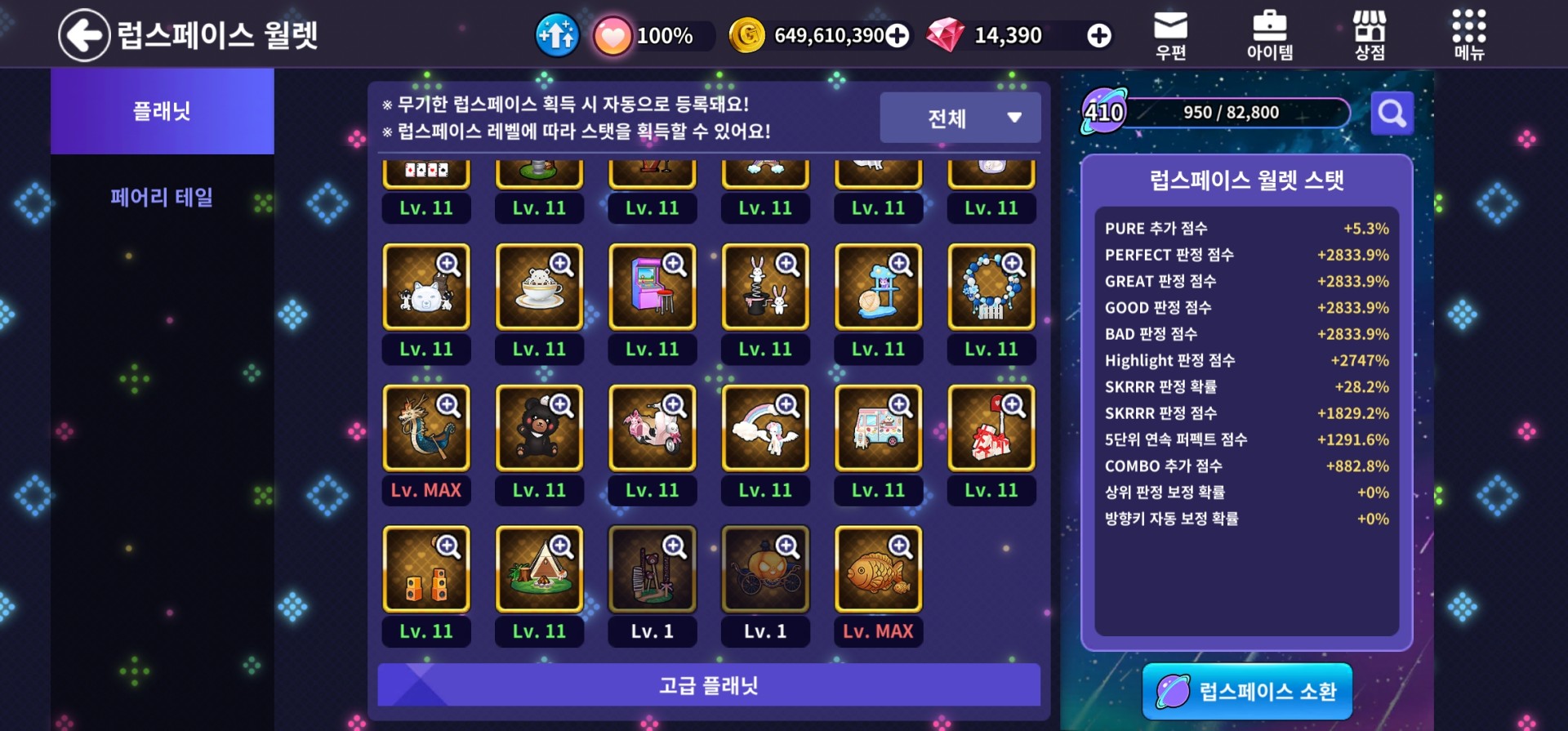1568x731 pixels.
Task: Select the pumpkin carriage Lv. 1 item
Action: 765,570
